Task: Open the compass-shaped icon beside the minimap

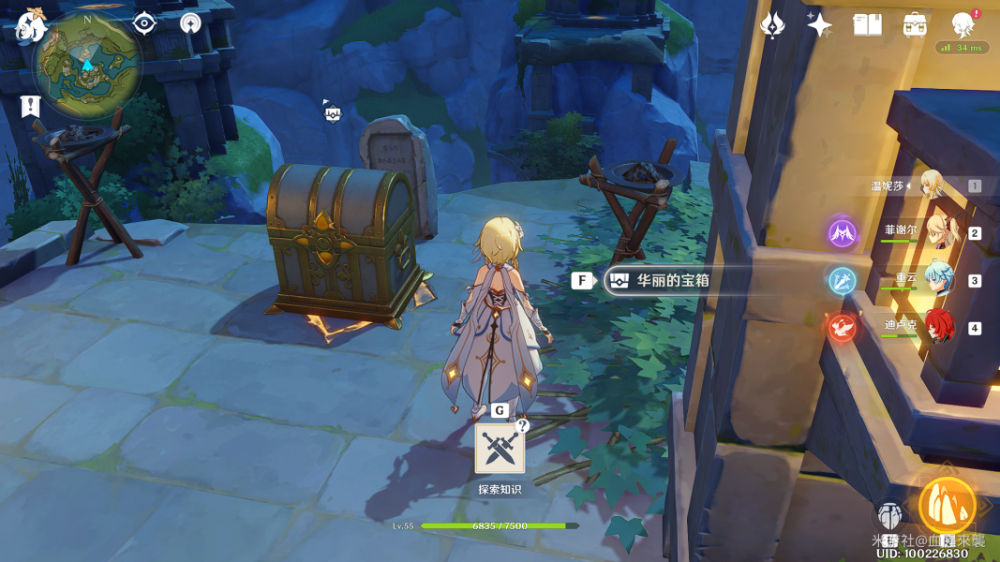Action: [191, 23]
